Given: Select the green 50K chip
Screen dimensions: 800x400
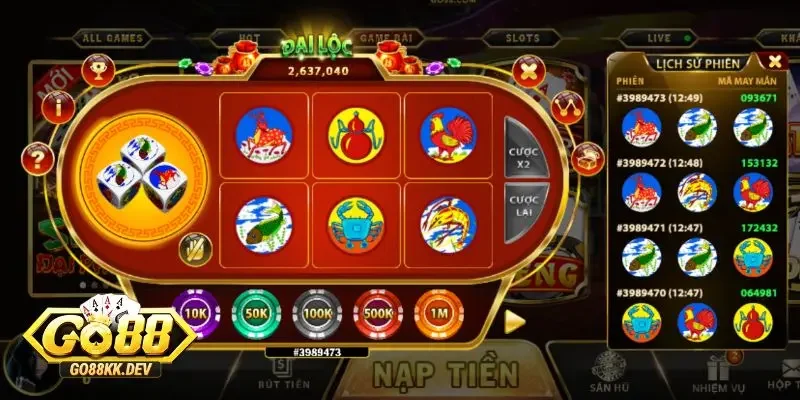Looking at the screenshot, I should click(254, 312).
